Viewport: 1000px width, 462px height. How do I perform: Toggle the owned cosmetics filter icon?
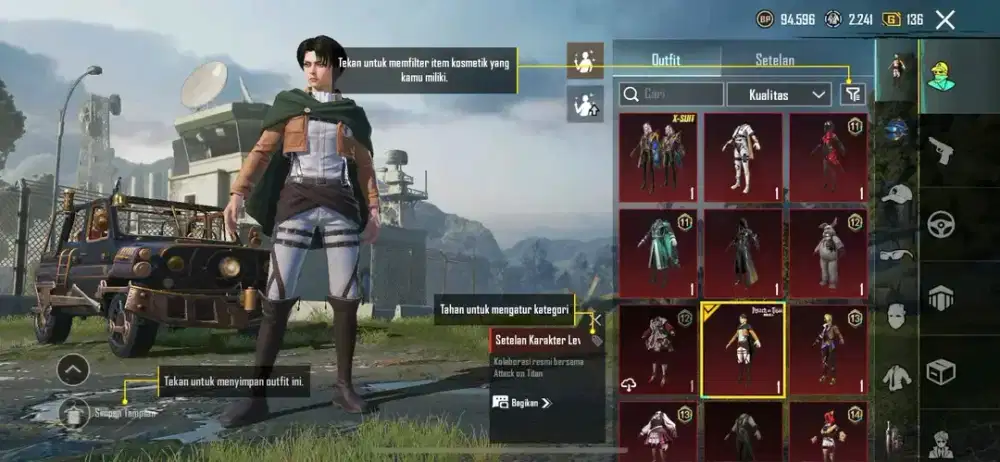(x=852, y=94)
